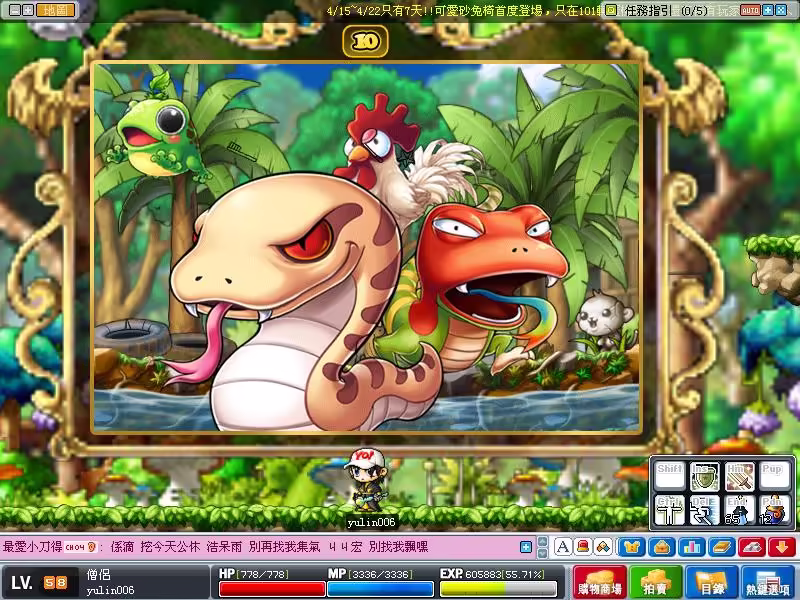Select the A chat-target button
800x600 pixels.
[x=563, y=547]
